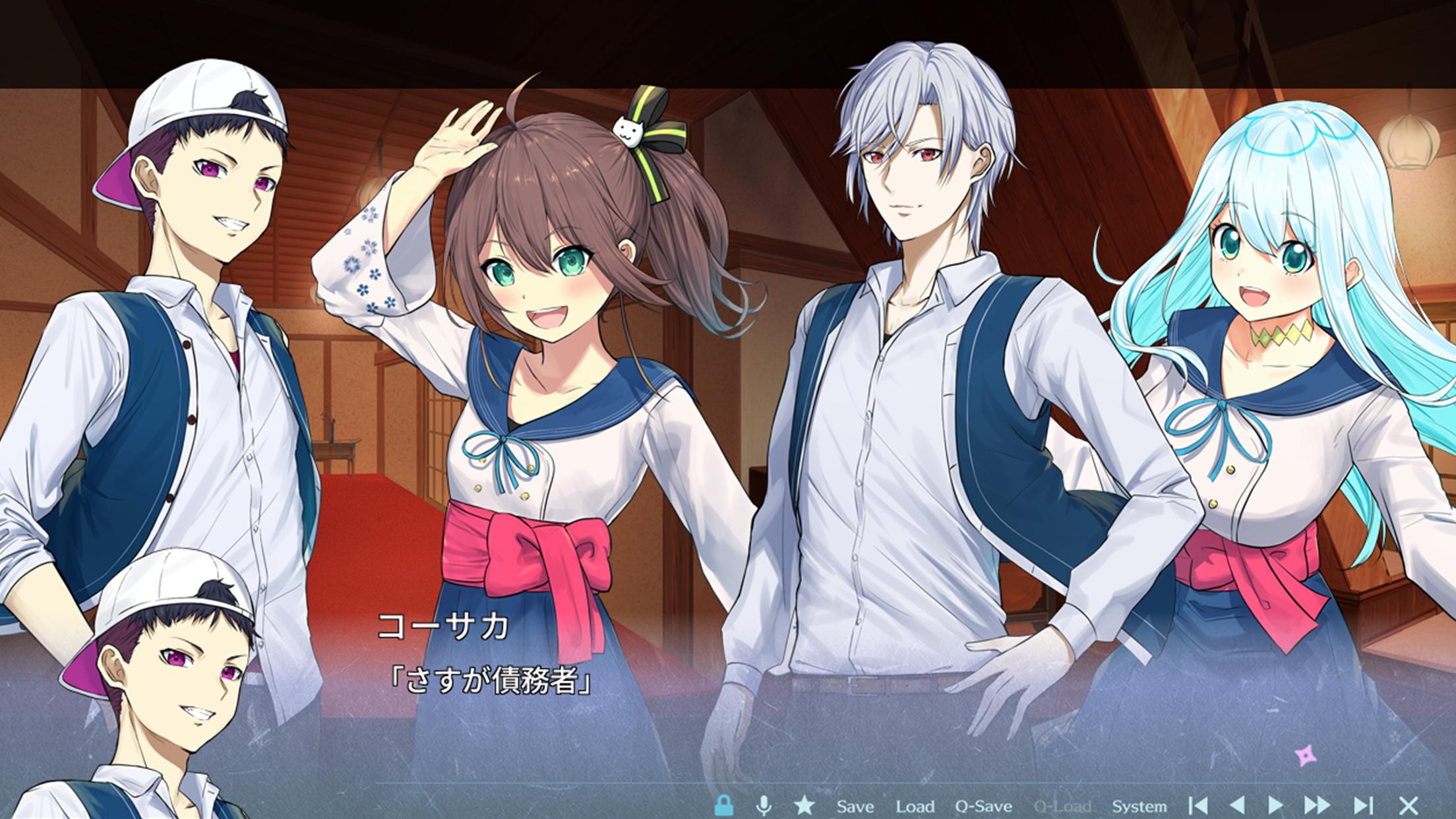1456x819 pixels.
Task: Jump back with the skip-to-previous button
Action: [x=1198, y=805]
